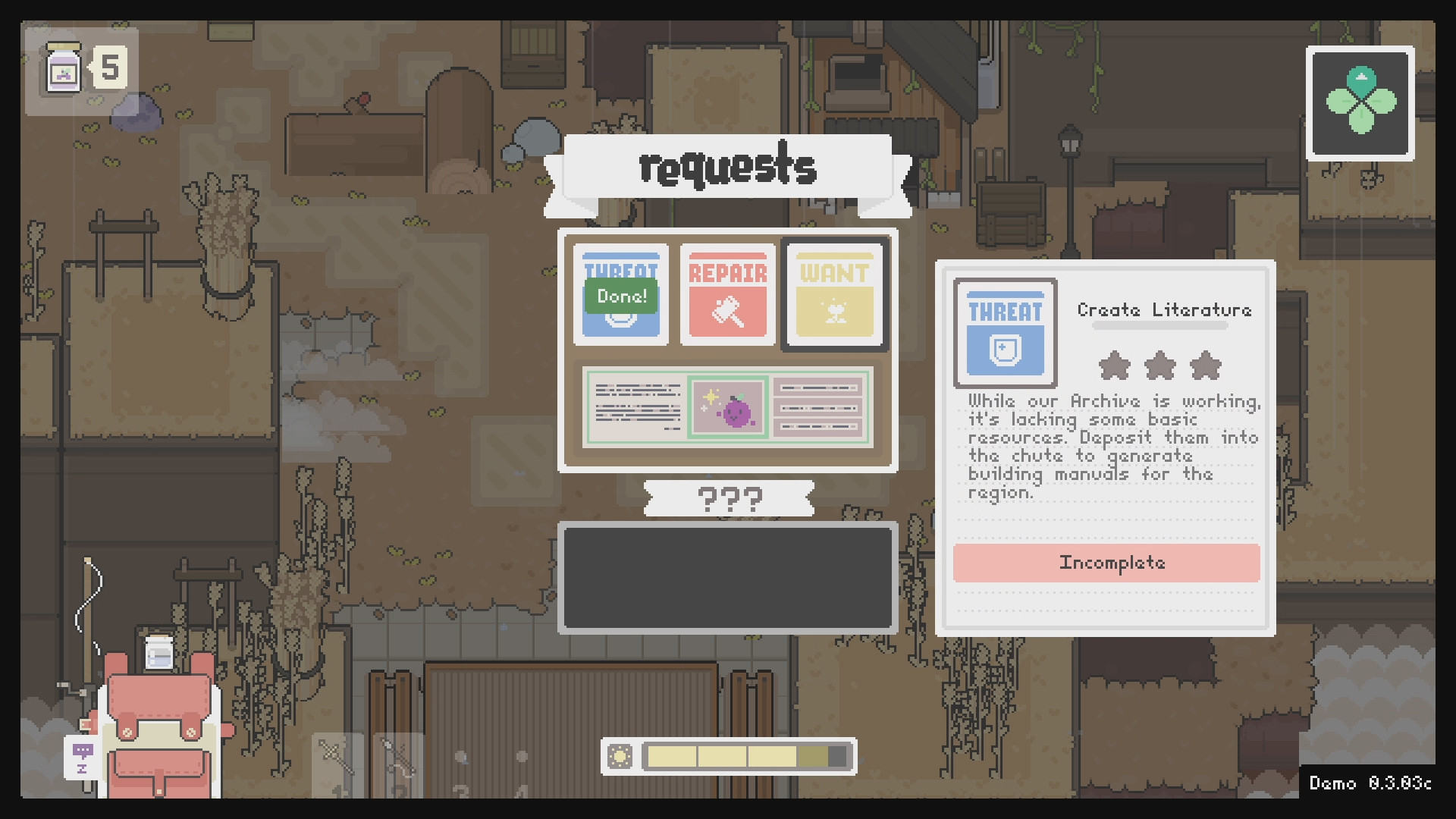Viewport: 1456px width, 819px height.
Task: Select the REPAIR request category
Action: click(726, 293)
